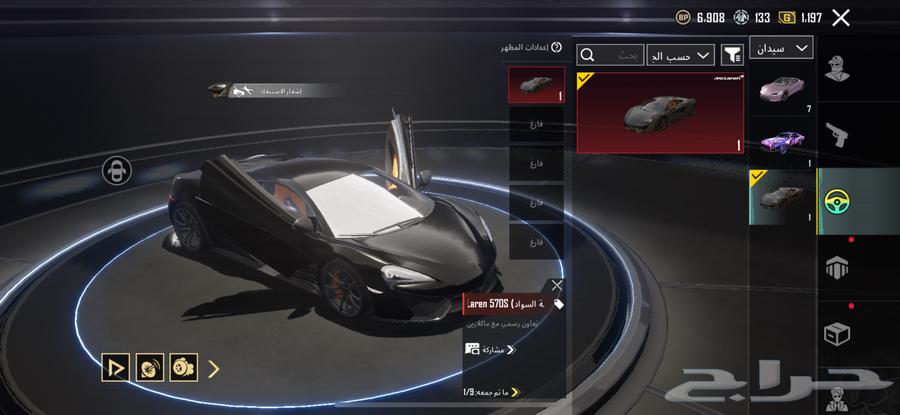Activate the wheel smoke effect button

(150, 367)
